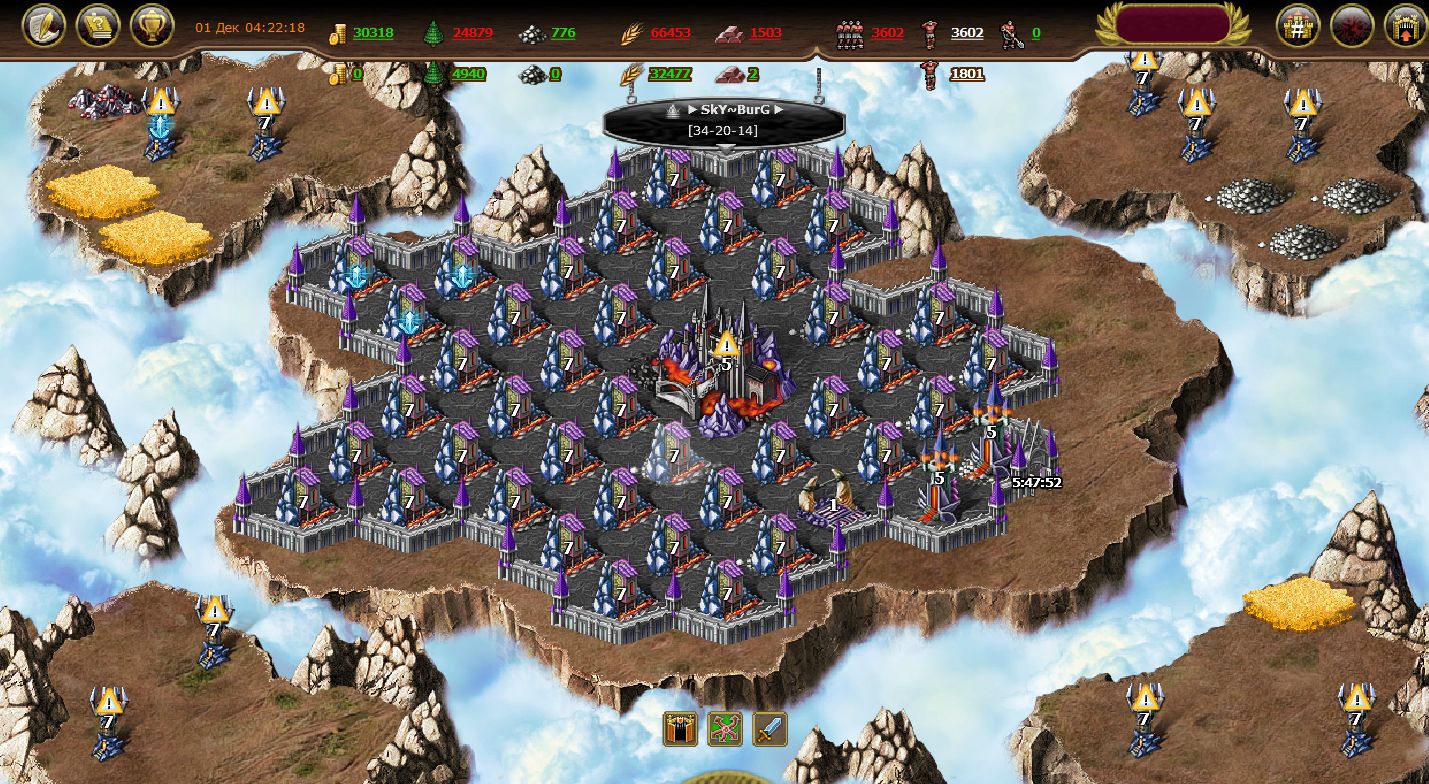Open the gate with orange doors icon

(681, 729)
